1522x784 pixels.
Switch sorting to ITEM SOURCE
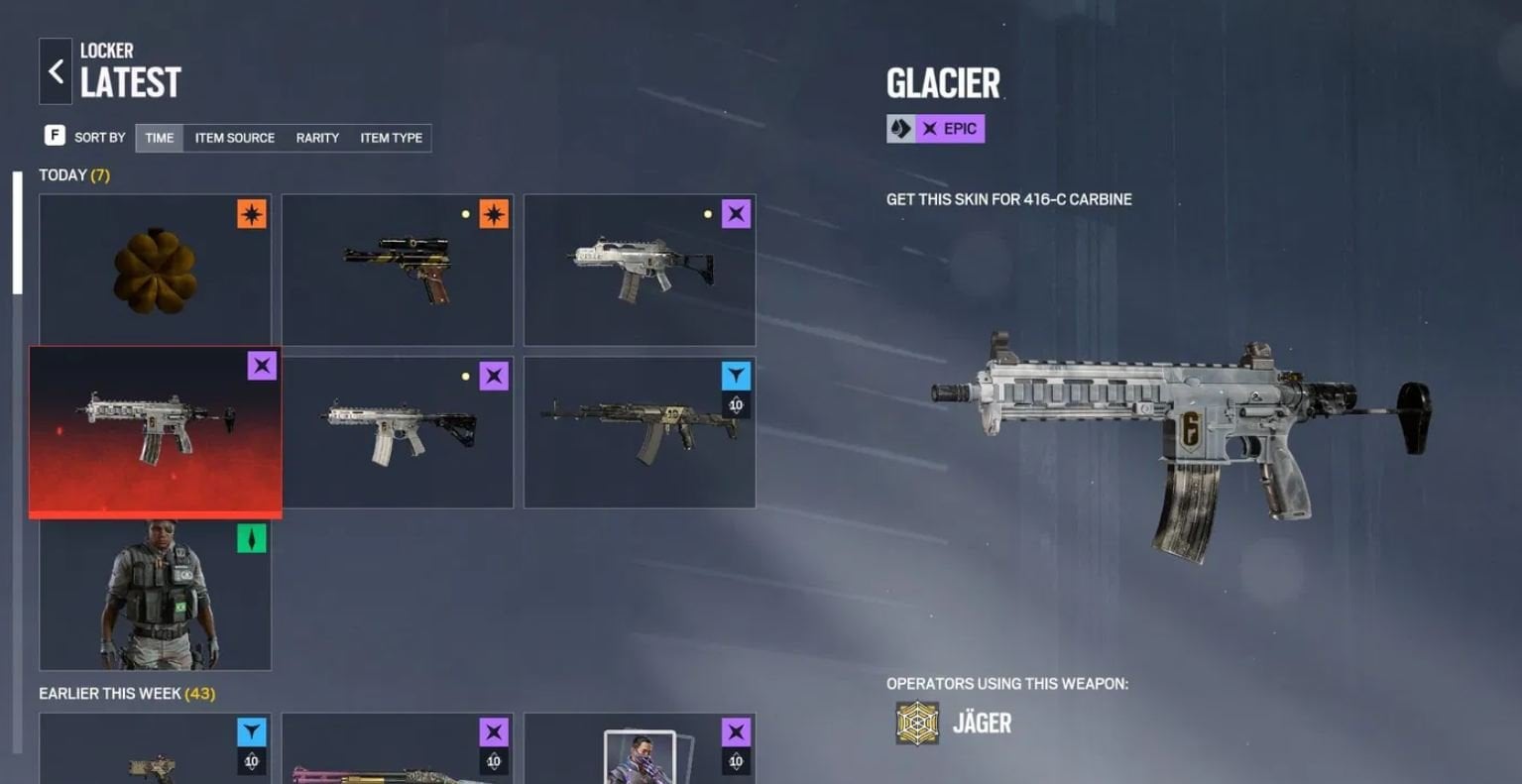pyautogui.click(x=234, y=138)
